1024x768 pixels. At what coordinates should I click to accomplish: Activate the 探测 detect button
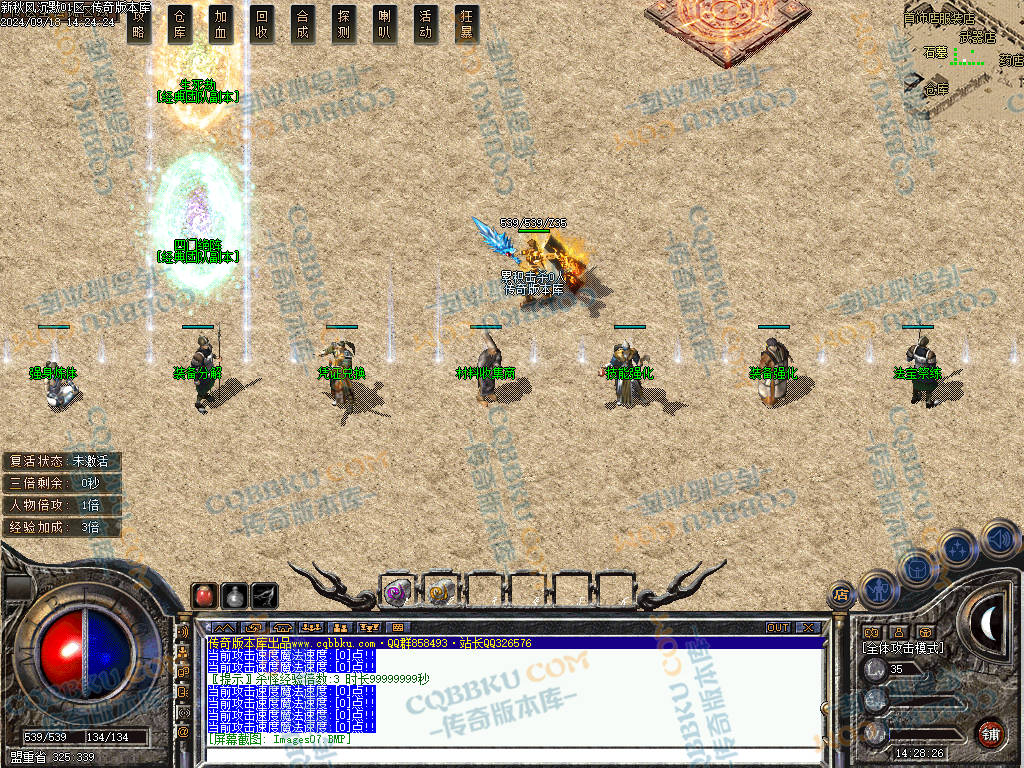[x=344, y=24]
